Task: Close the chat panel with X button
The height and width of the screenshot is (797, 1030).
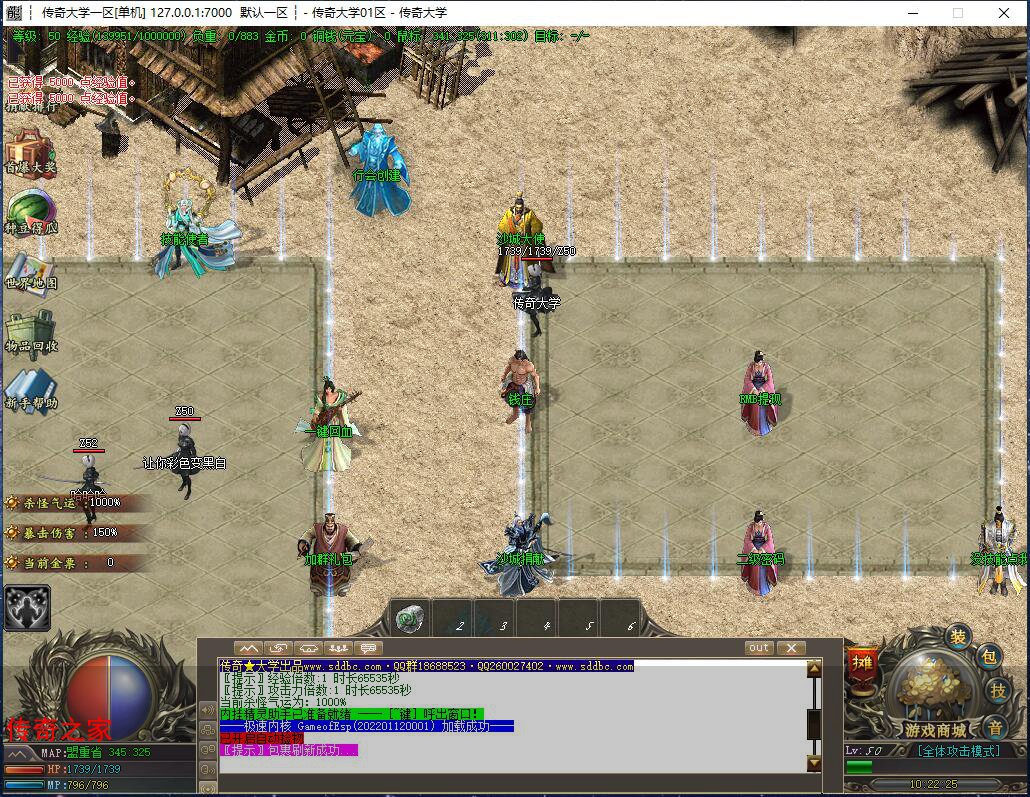Action: tap(790, 648)
